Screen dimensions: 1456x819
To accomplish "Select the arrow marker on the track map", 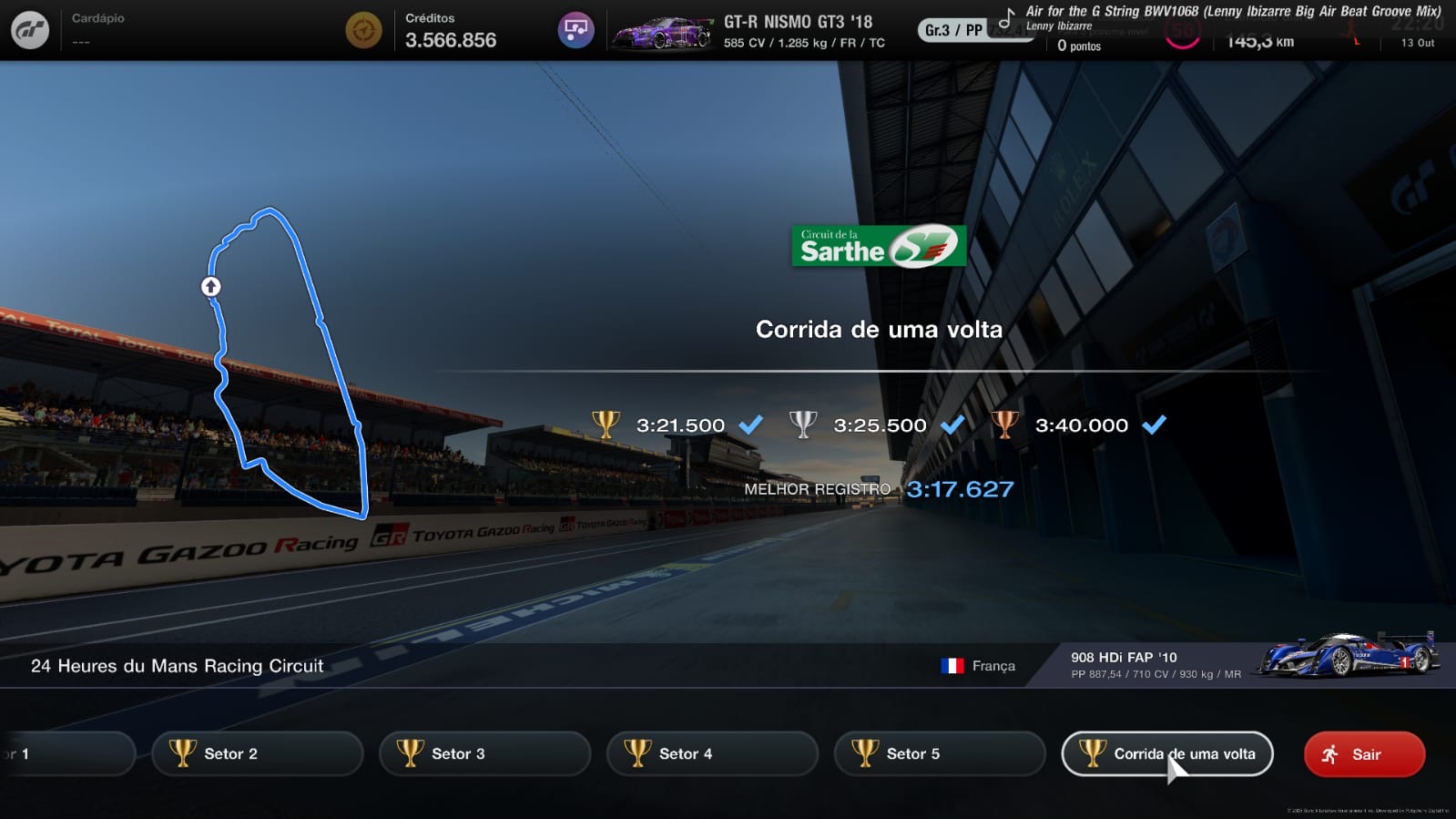I will coord(209,285).
